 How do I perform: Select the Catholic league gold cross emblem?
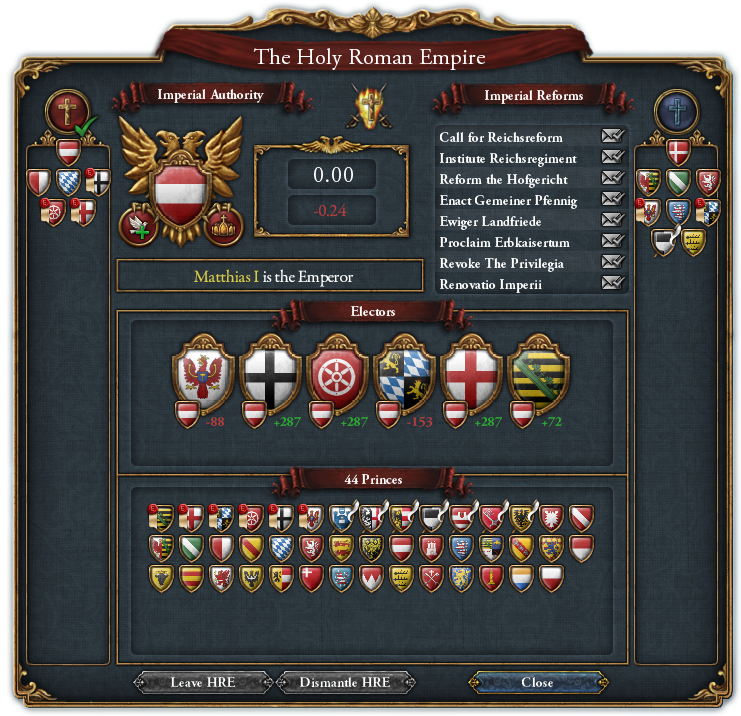(68, 111)
